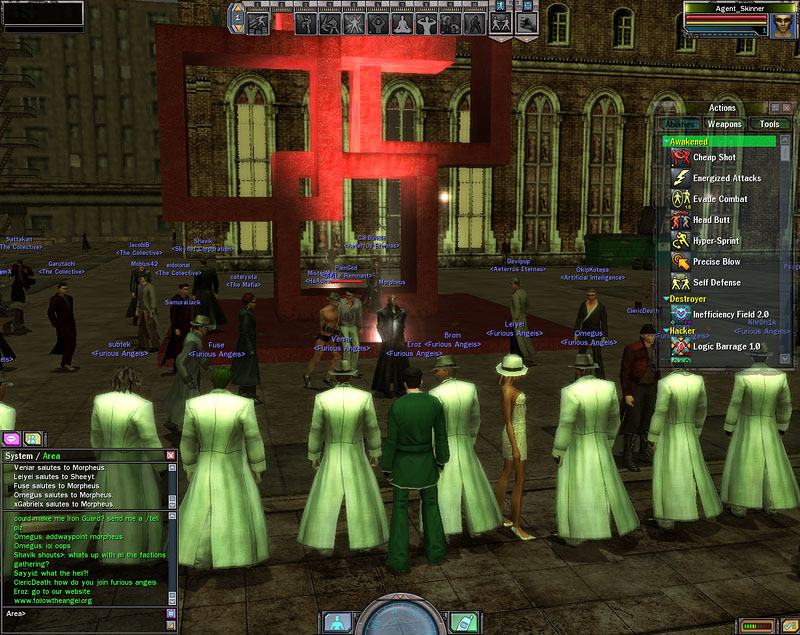
Task: Select the Self Defense ability
Action: point(716,283)
